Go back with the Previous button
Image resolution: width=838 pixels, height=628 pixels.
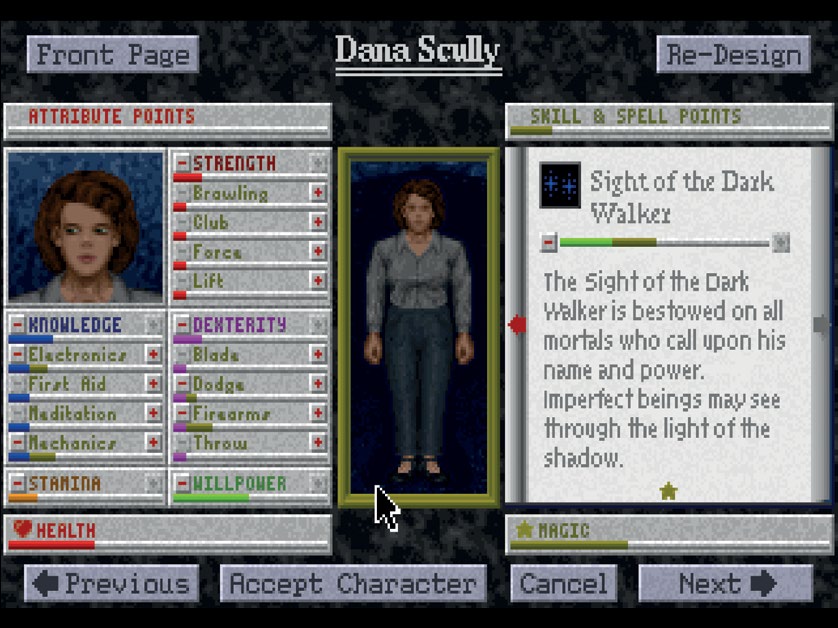click(x=111, y=584)
